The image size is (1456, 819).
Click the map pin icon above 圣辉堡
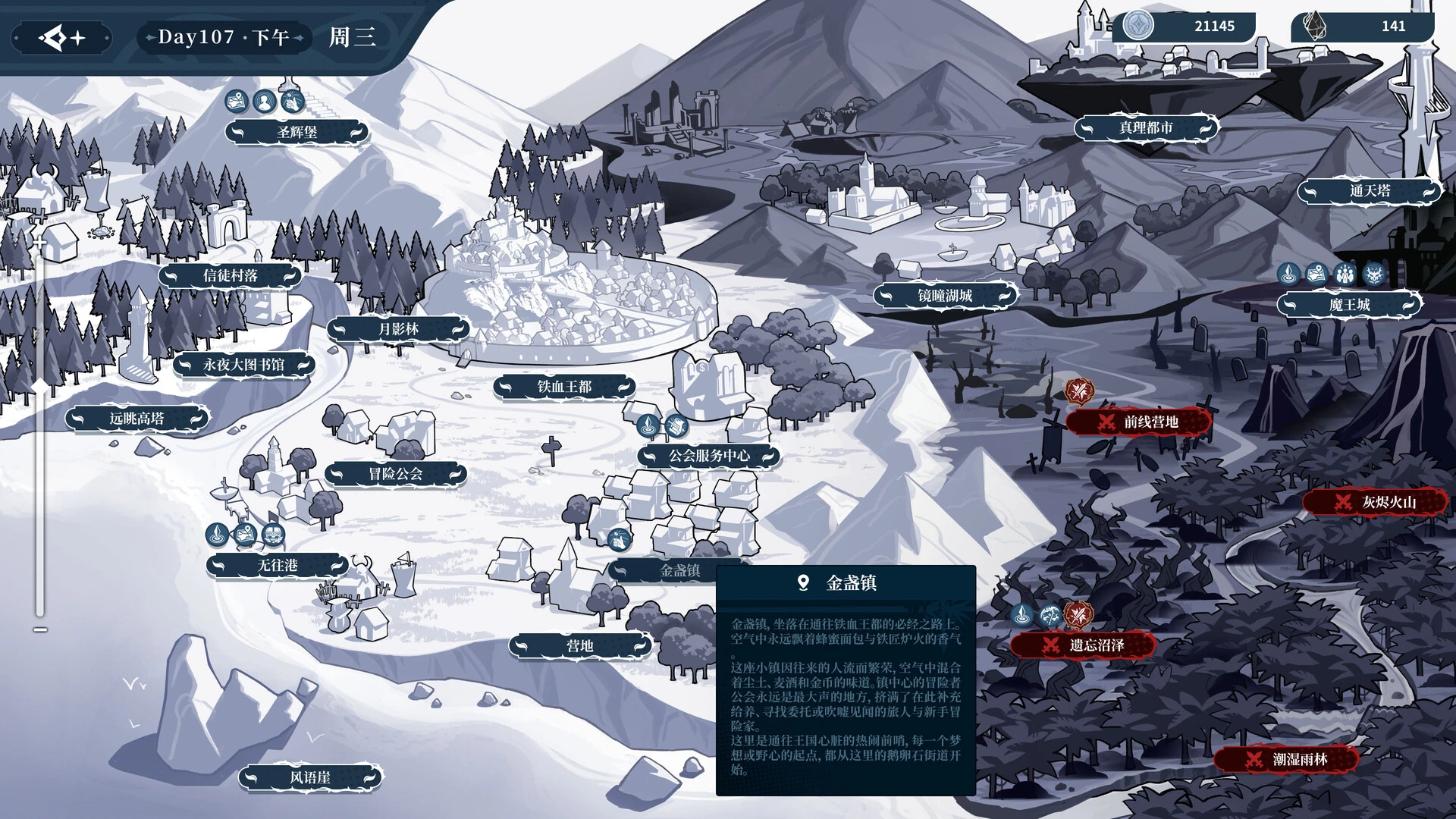click(236, 101)
